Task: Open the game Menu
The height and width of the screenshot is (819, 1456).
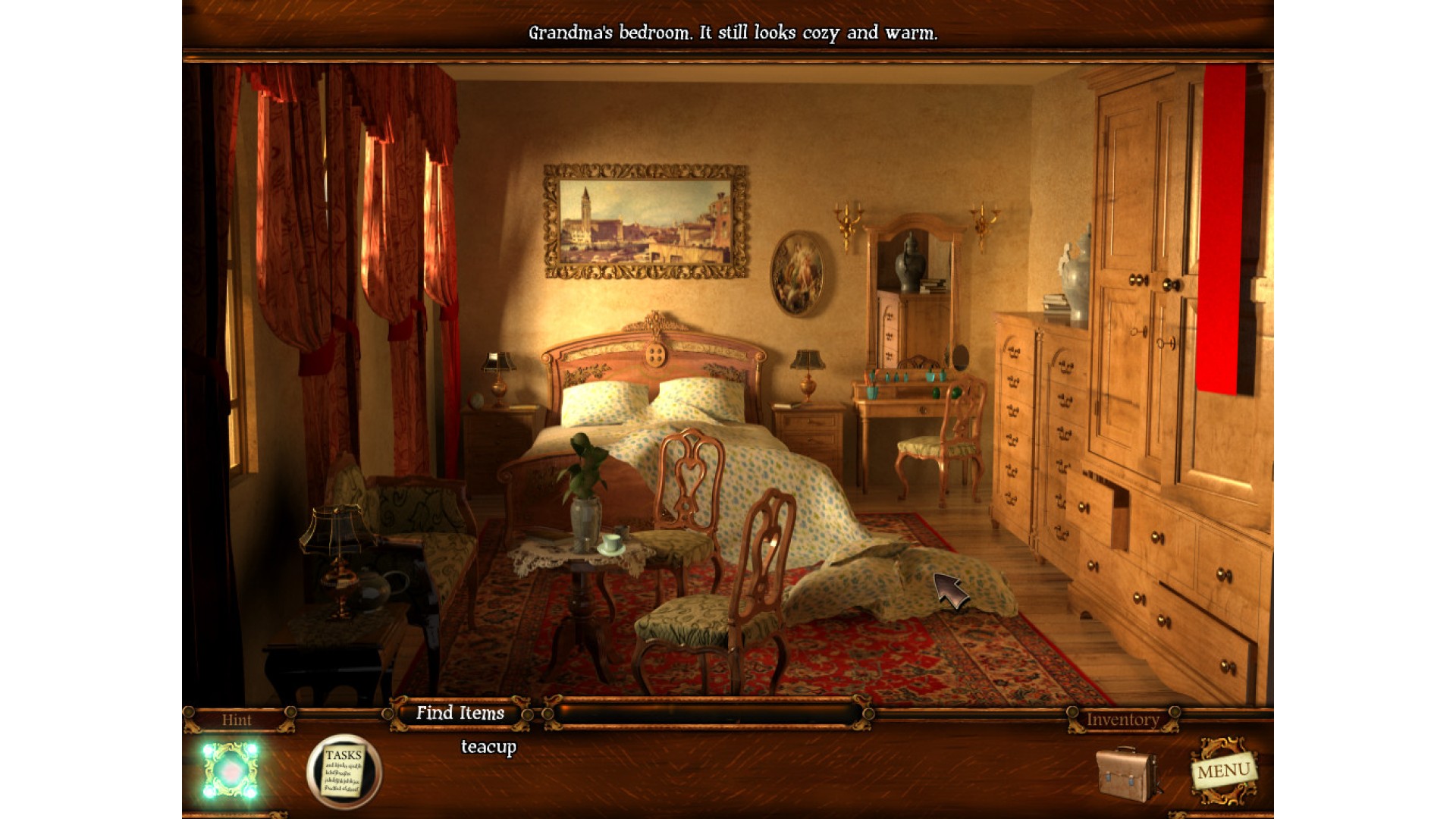Action: tap(1222, 771)
